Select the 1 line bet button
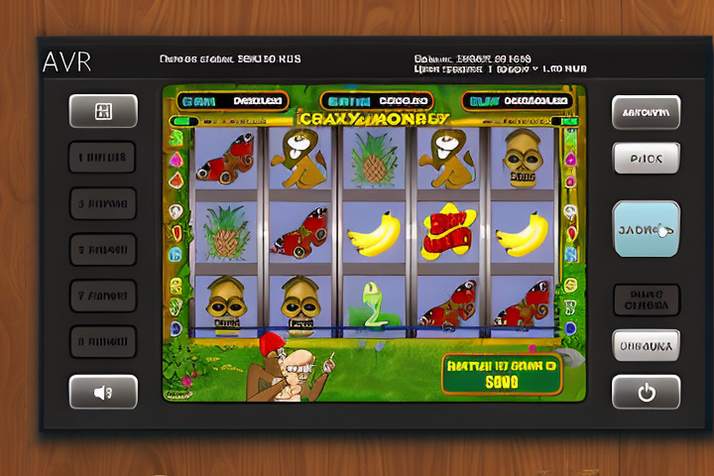714x476 pixels. coord(103,157)
